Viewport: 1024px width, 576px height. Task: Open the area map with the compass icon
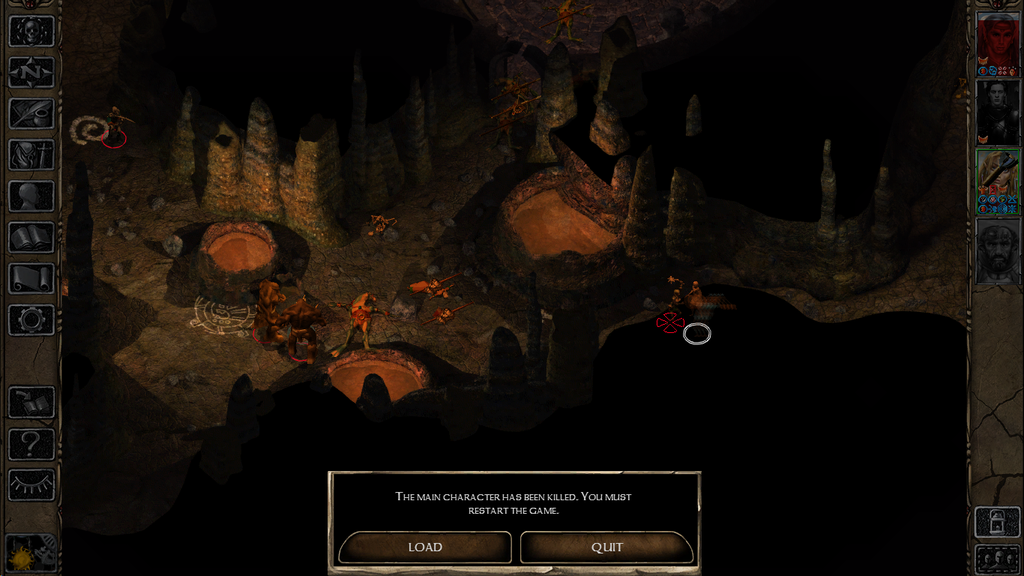coord(31,72)
